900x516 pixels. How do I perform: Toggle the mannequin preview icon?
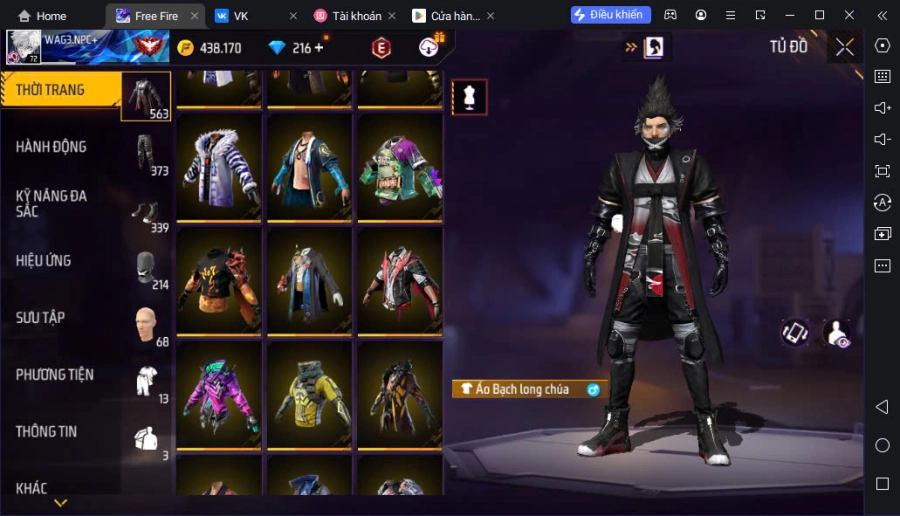point(470,97)
